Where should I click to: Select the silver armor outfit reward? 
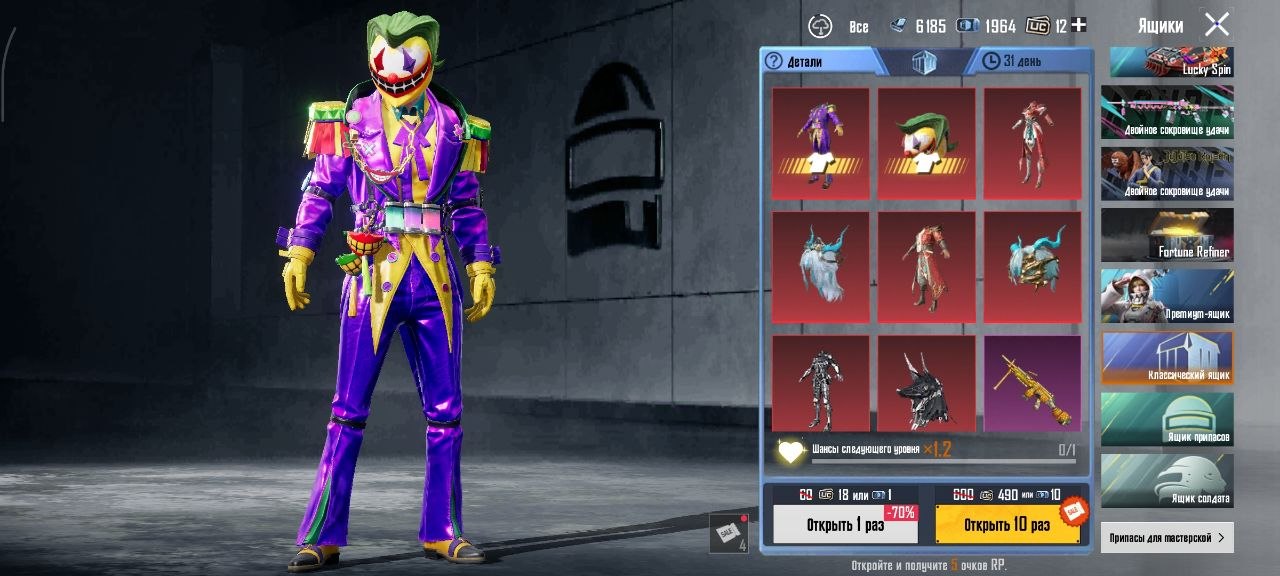[x=821, y=383]
